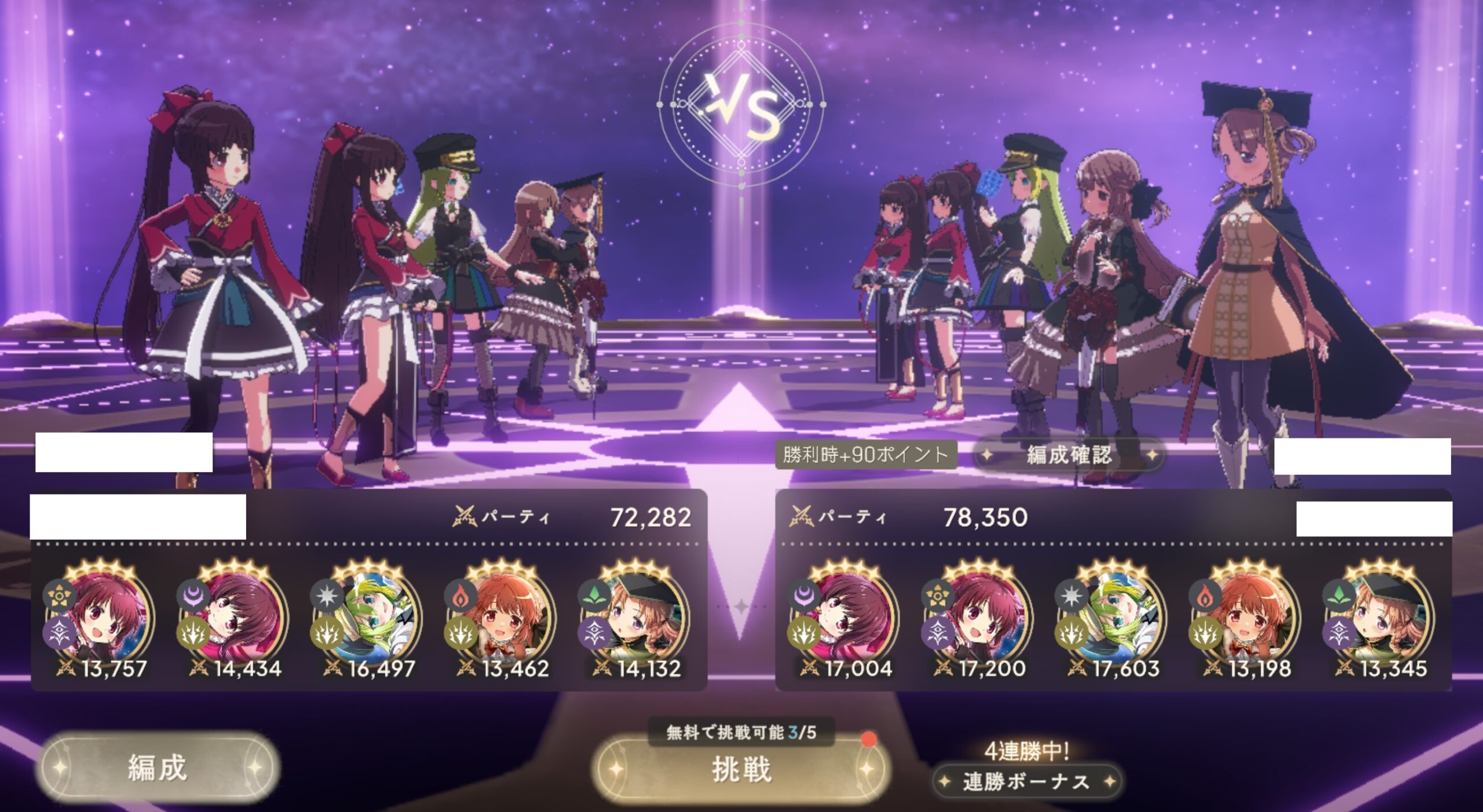Screen dimensions: 1483x812
Task: Inspect opponent character with 17,200 power
Action: pos(980,616)
